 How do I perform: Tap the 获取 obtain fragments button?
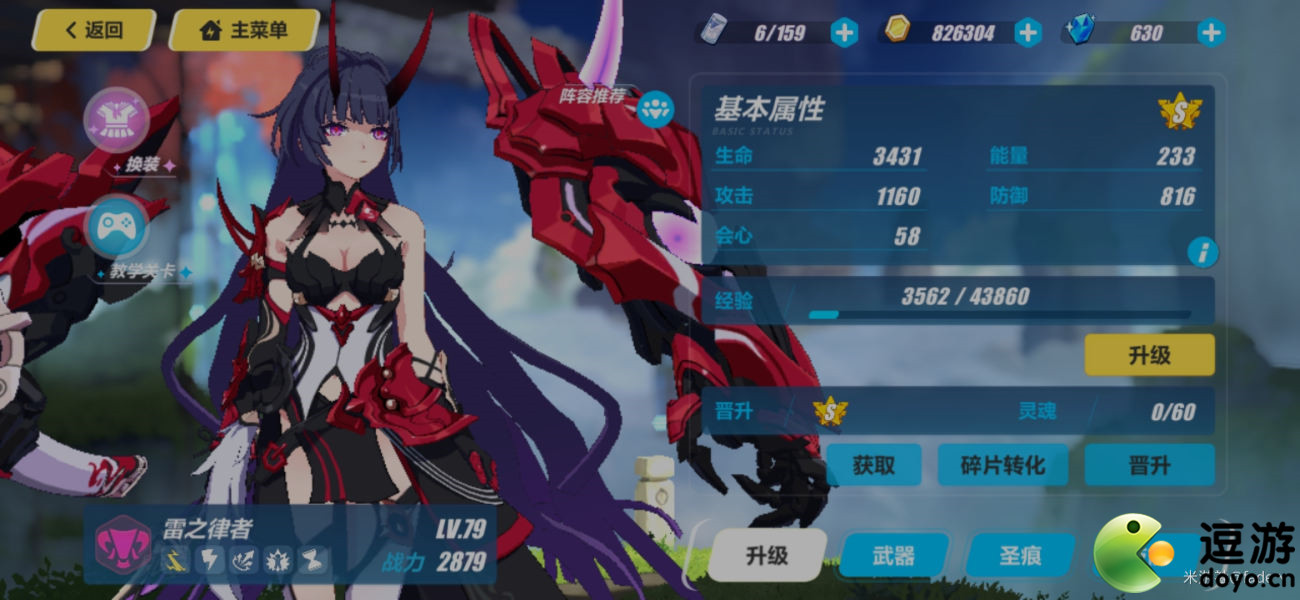click(873, 465)
